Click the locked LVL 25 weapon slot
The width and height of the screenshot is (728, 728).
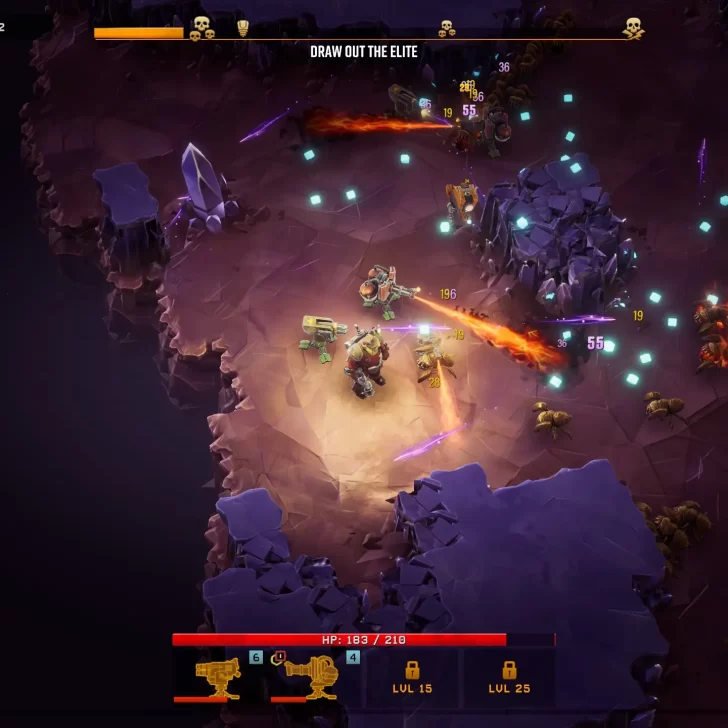tap(508, 677)
